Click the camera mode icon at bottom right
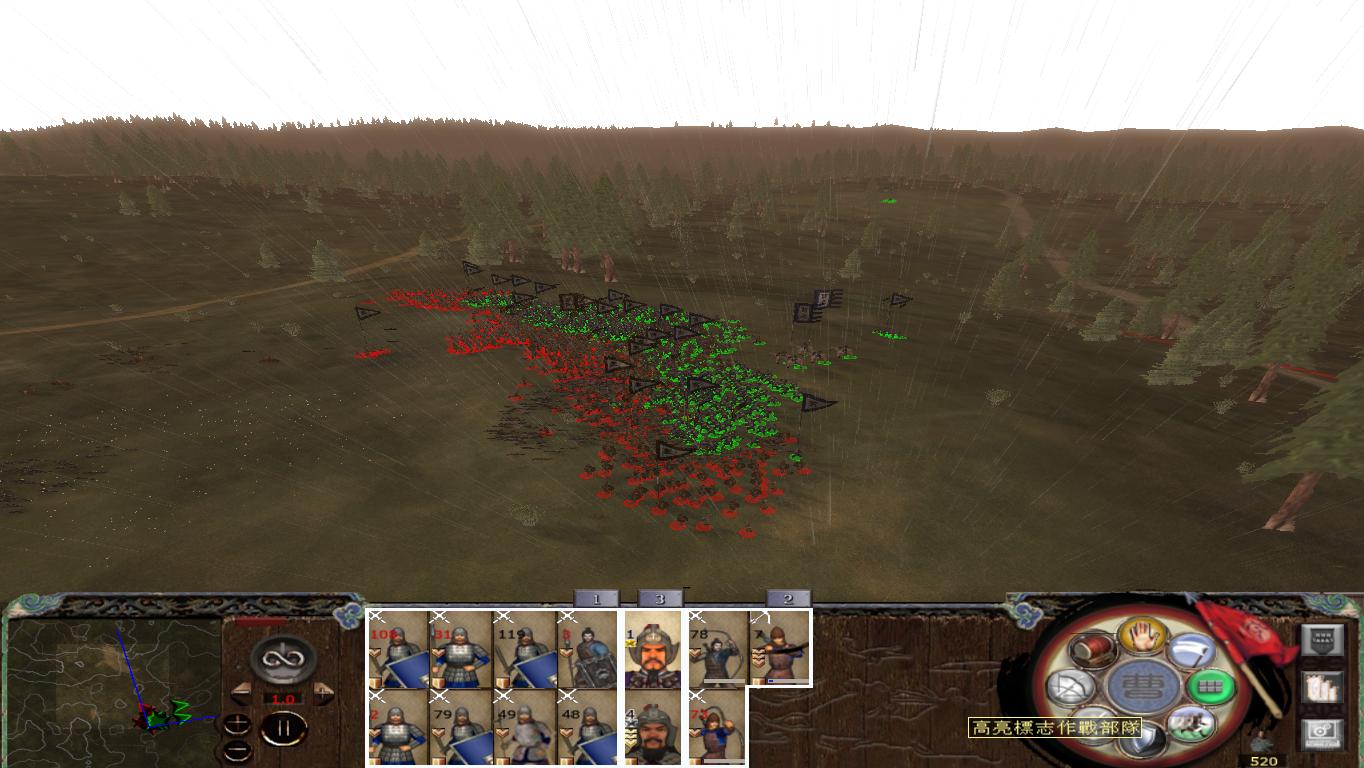 tap(1323, 730)
